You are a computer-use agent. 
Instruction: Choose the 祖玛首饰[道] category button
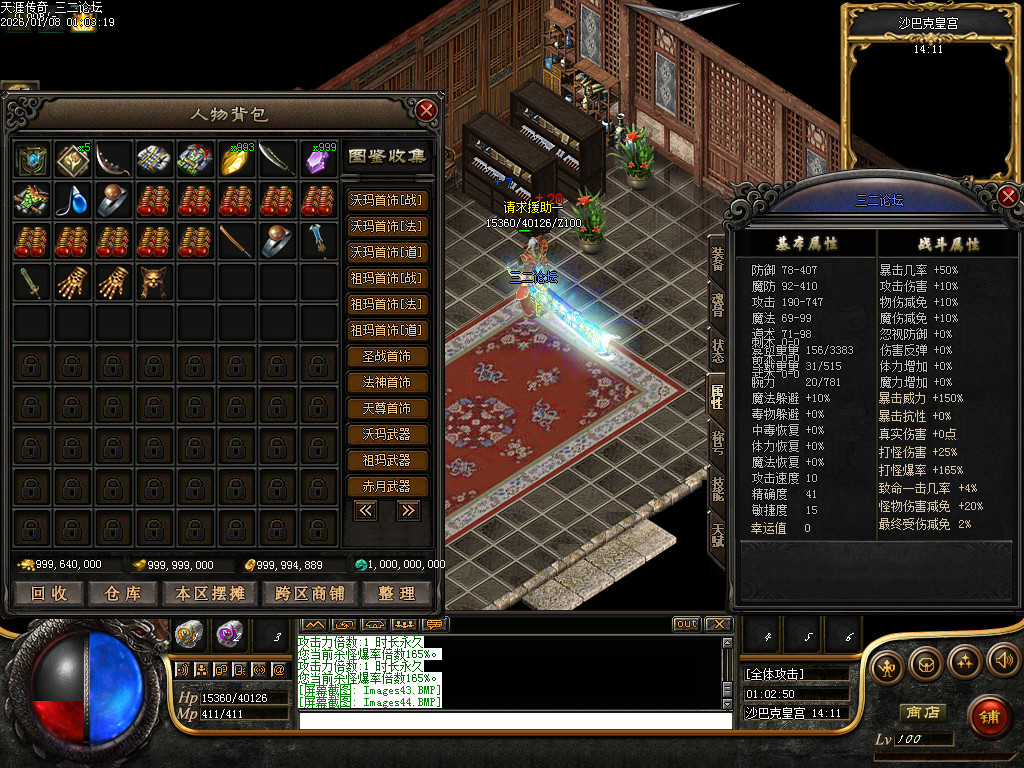[386, 330]
